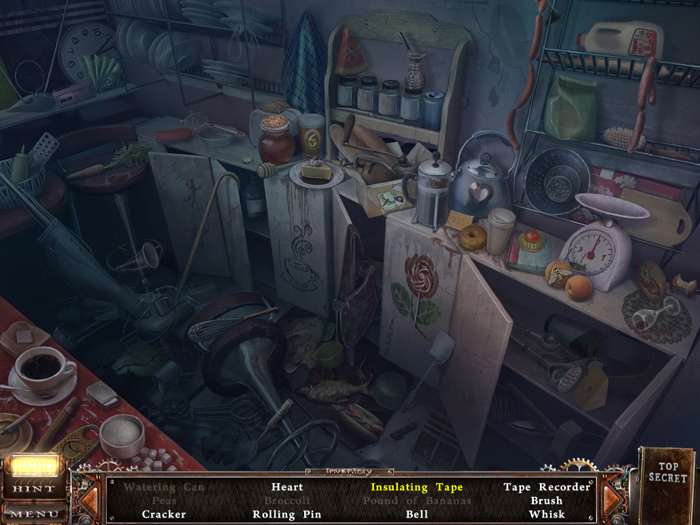Viewport: 700px width, 525px height.
Task: Switch to the Inventory tab
Action: (x=349, y=470)
